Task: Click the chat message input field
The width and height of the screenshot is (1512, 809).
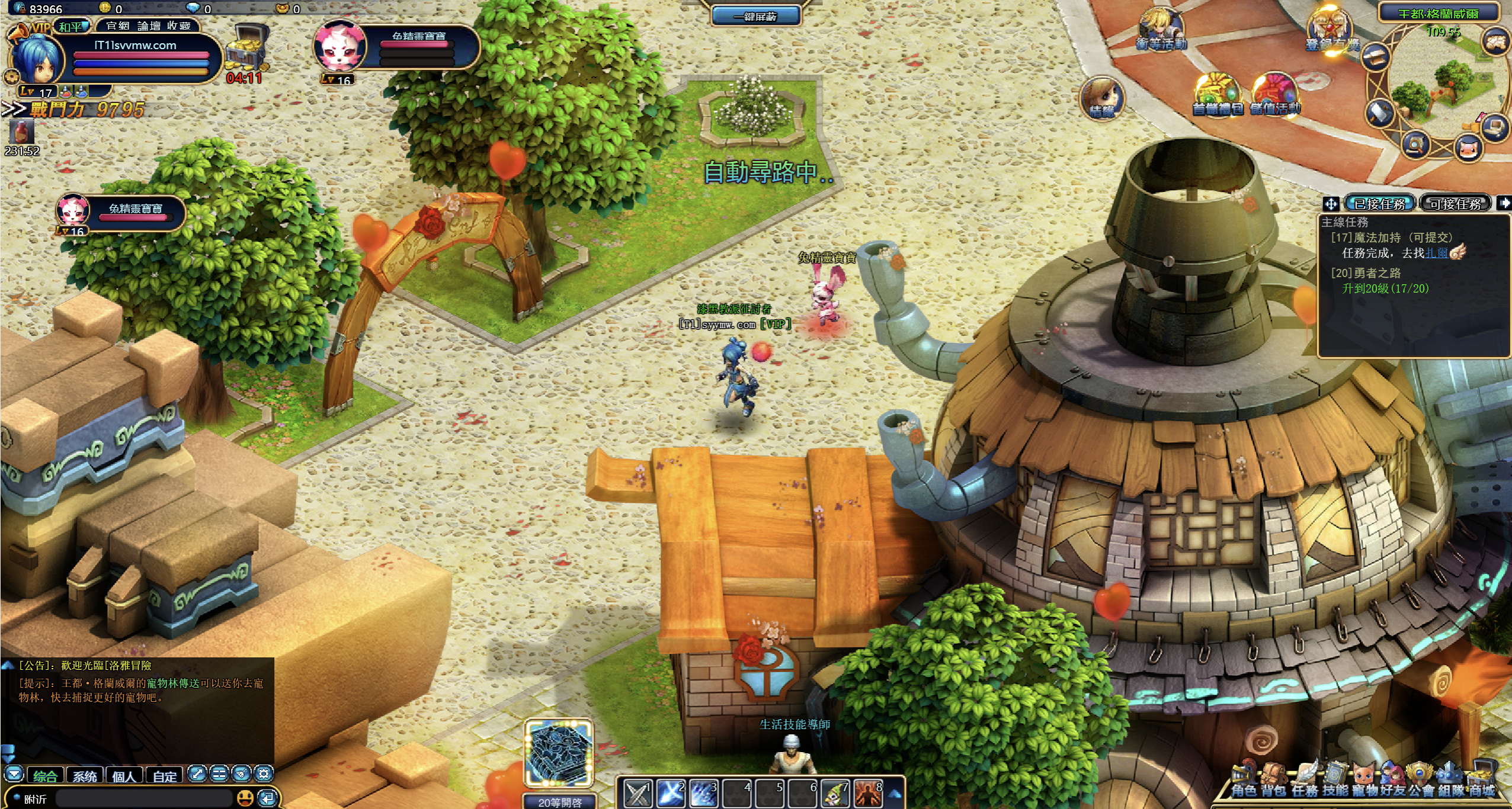Action: point(142,798)
